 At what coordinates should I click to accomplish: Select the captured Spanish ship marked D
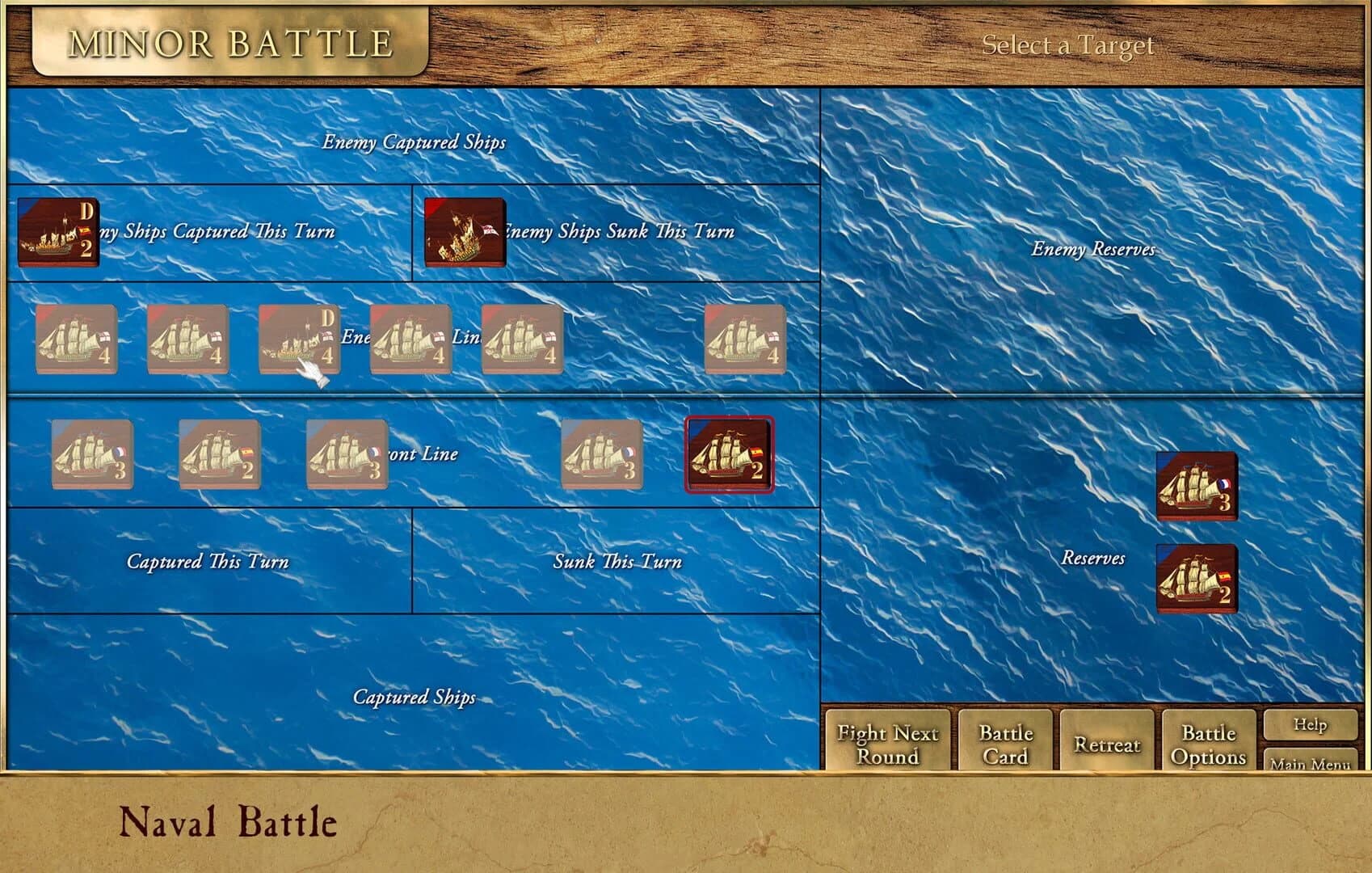pyautogui.click(x=57, y=234)
